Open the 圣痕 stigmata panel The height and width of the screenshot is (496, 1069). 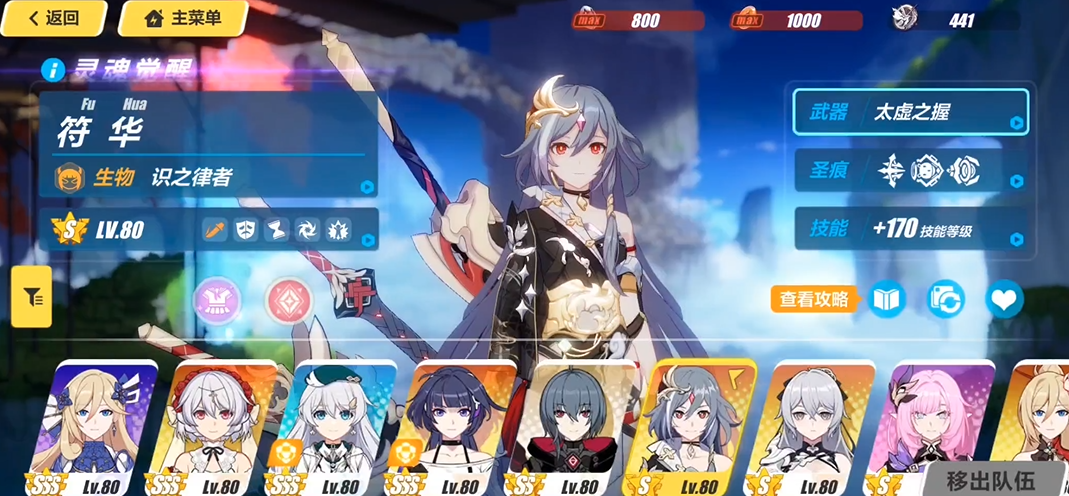[910, 171]
